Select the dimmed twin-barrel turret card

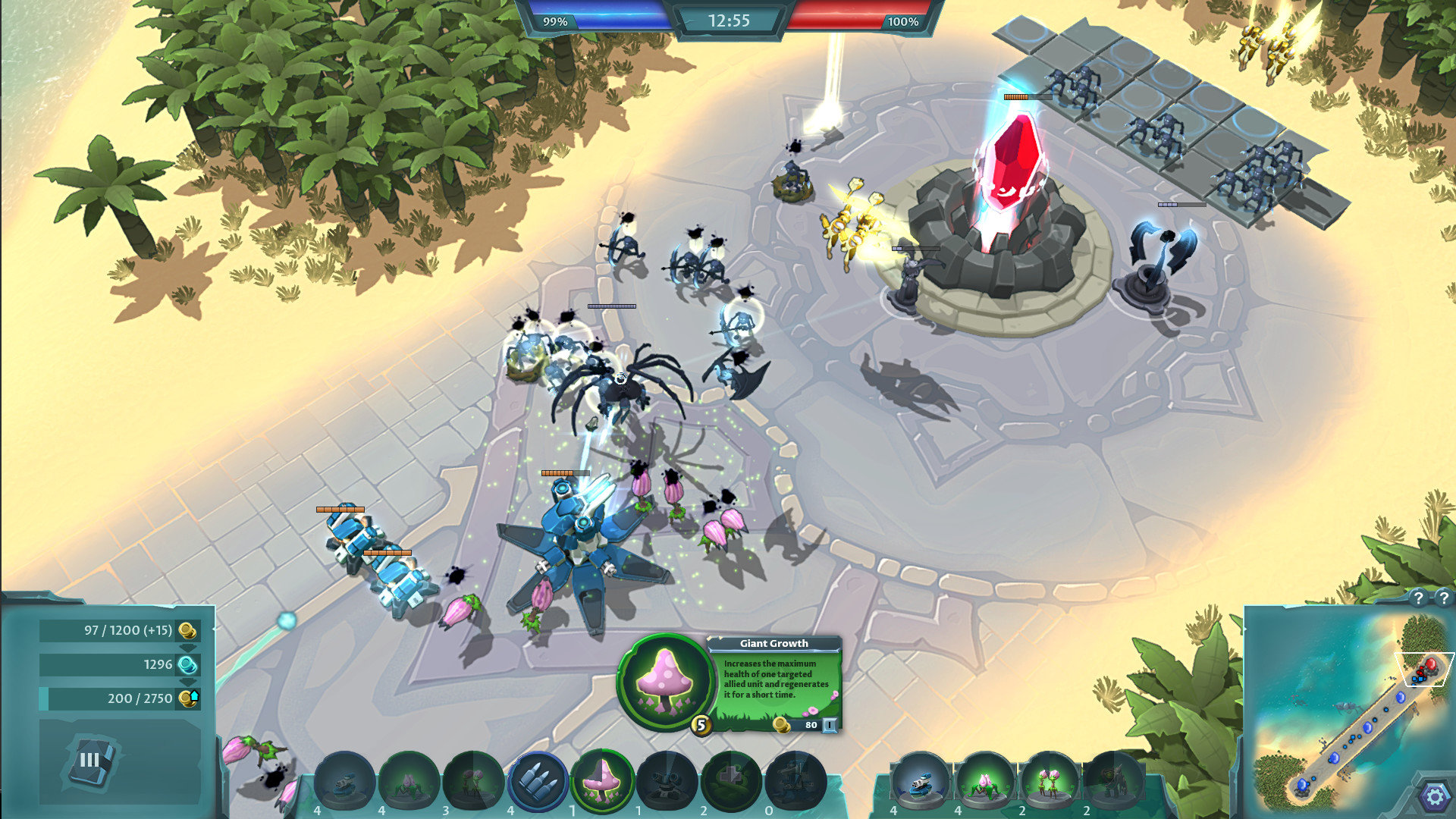[x=667, y=781]
